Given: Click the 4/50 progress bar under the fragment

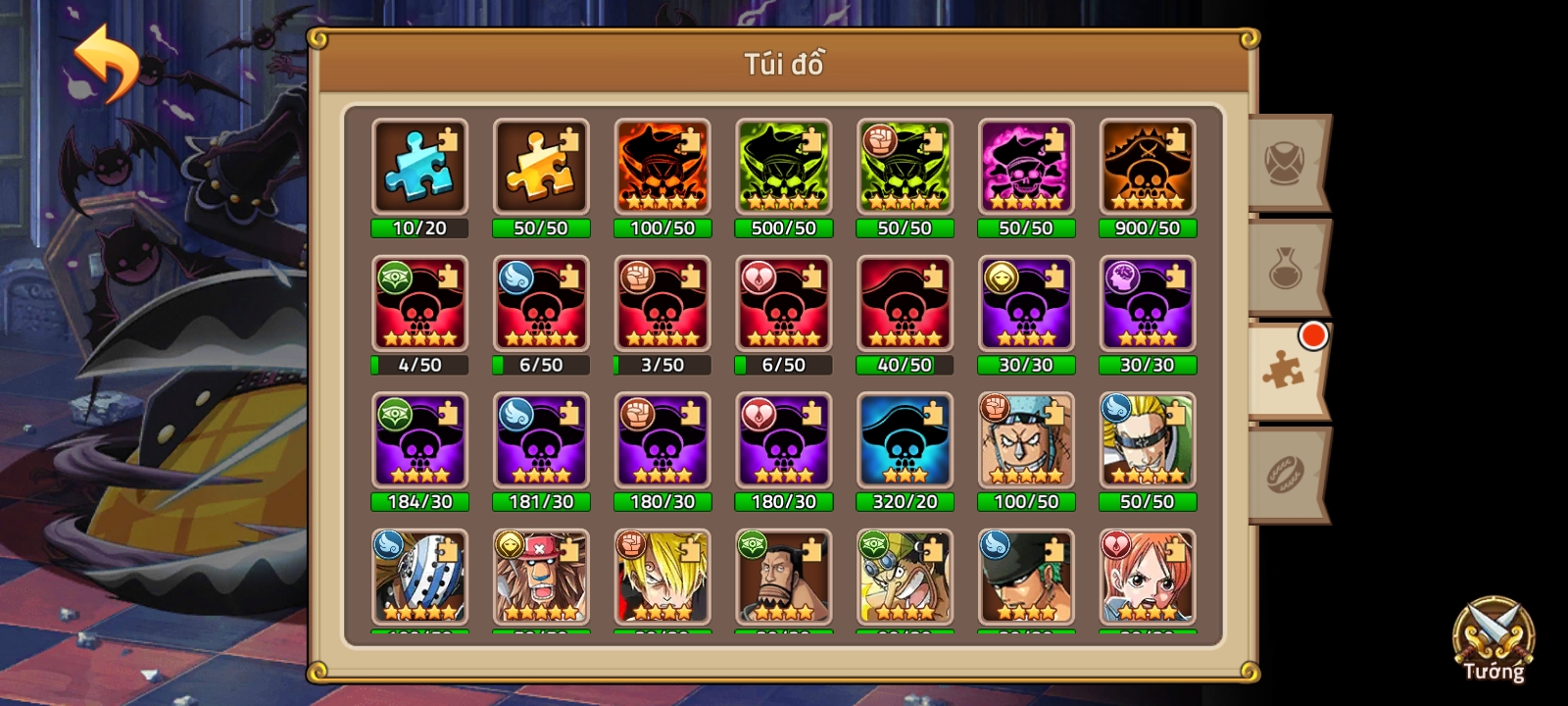Looking at the screenshot, I should (x=419, y=364).
